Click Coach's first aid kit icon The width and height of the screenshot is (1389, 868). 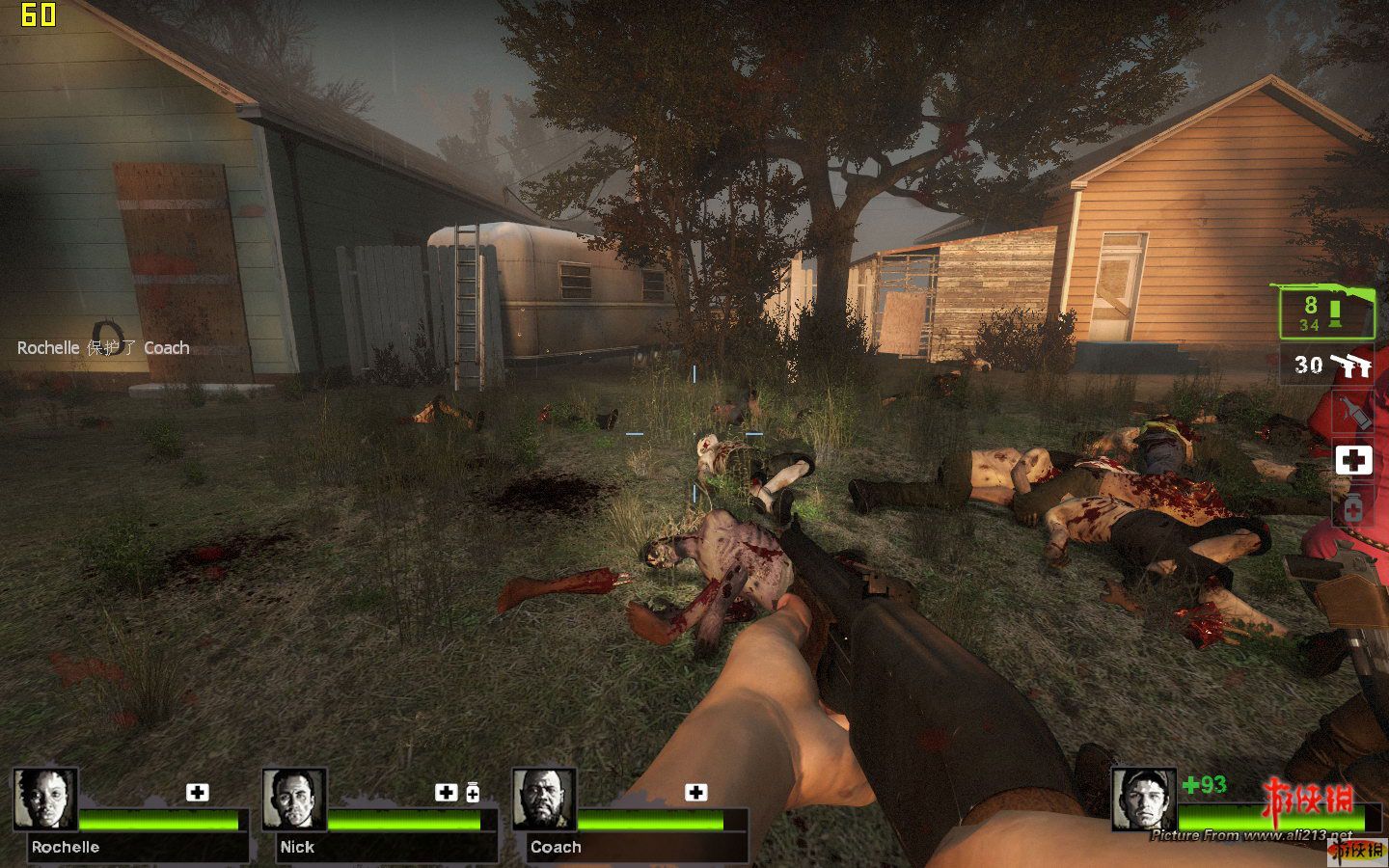[x=695, y=792]
